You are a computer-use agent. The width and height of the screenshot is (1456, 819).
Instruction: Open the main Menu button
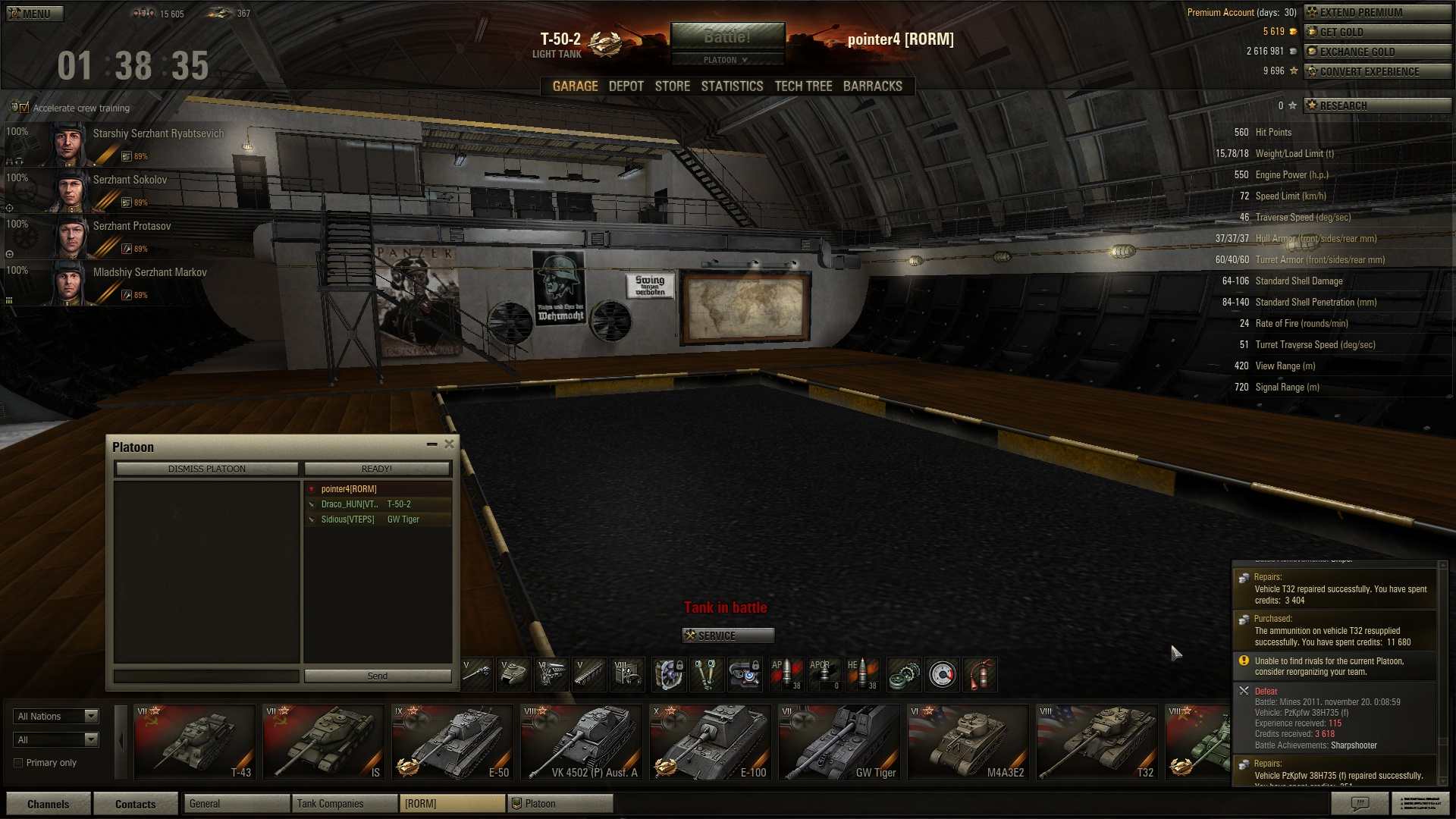pyautogui.click(x=34, y=13)
